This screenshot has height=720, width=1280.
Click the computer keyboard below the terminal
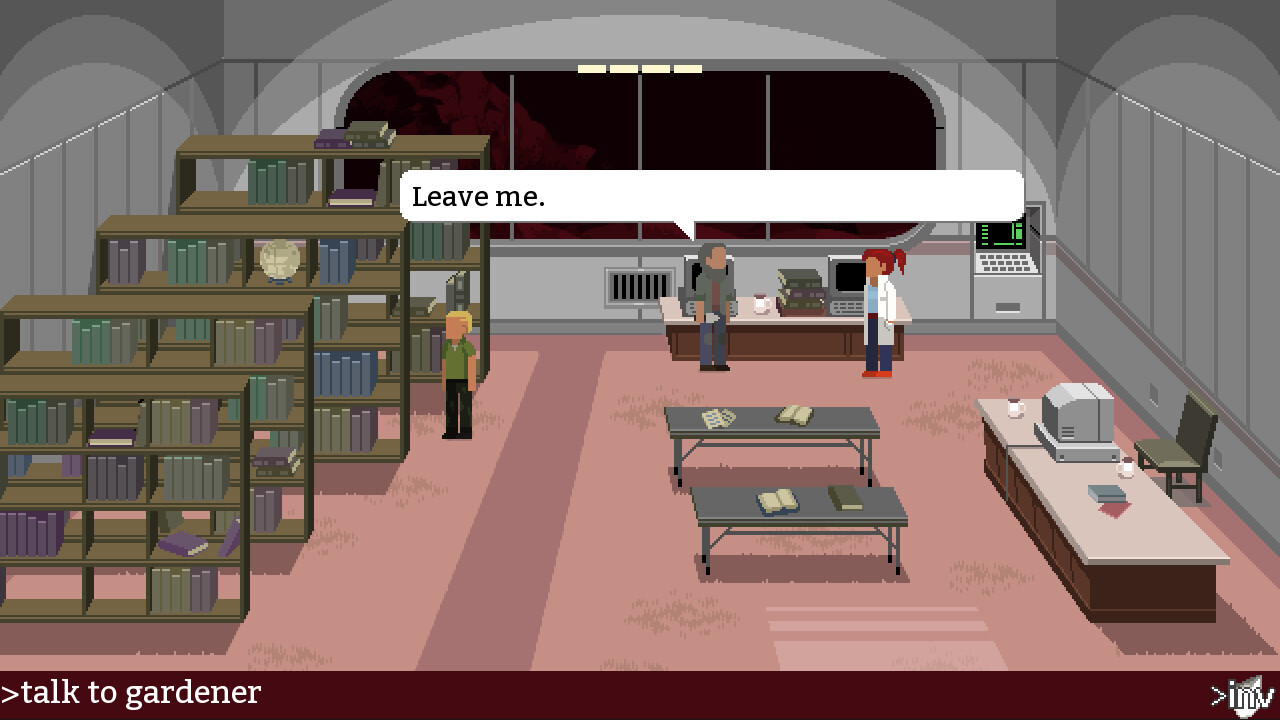click(x=1004, y=265)
